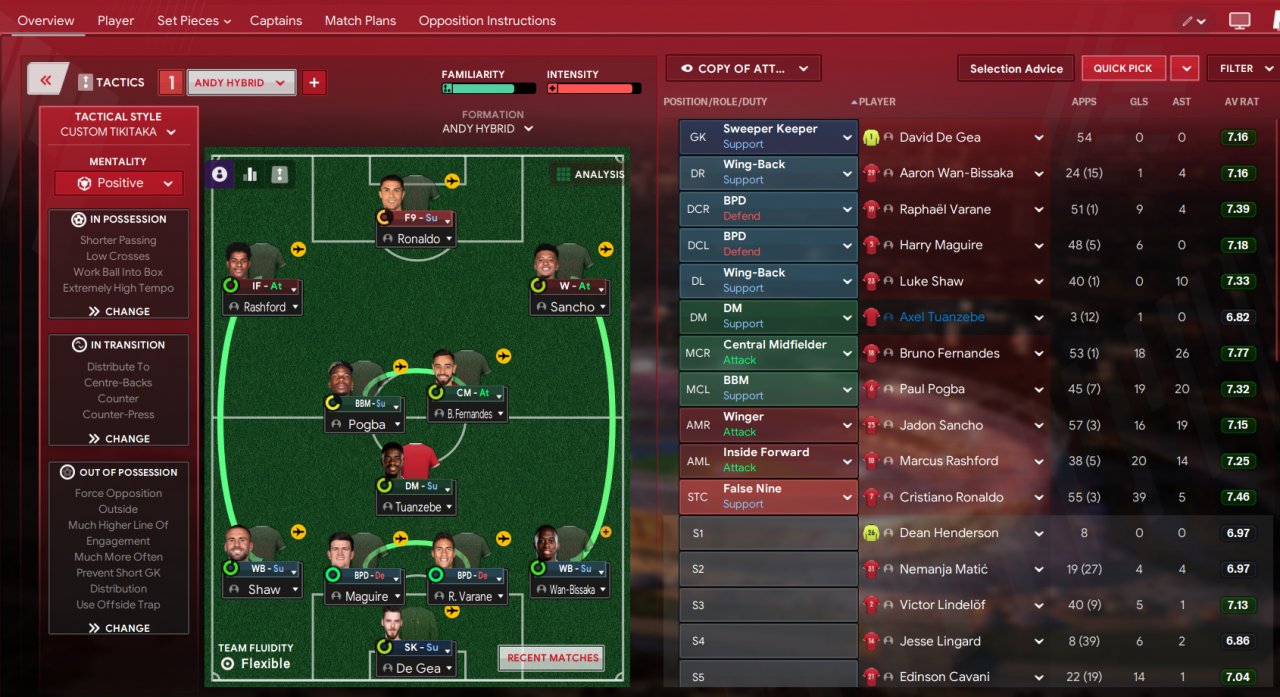Image resolution: width=1280 pixels, height=697 pixels.
Task: Open the Match Plans tab
Action: [x=360, y=20]
